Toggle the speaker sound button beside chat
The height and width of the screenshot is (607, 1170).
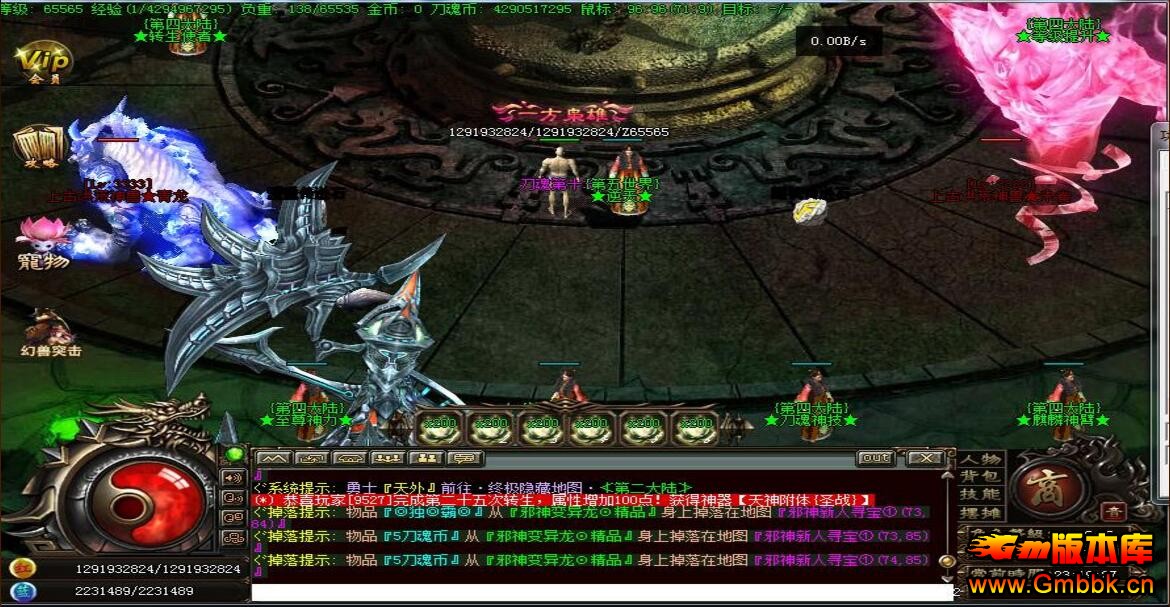[234, 477]
